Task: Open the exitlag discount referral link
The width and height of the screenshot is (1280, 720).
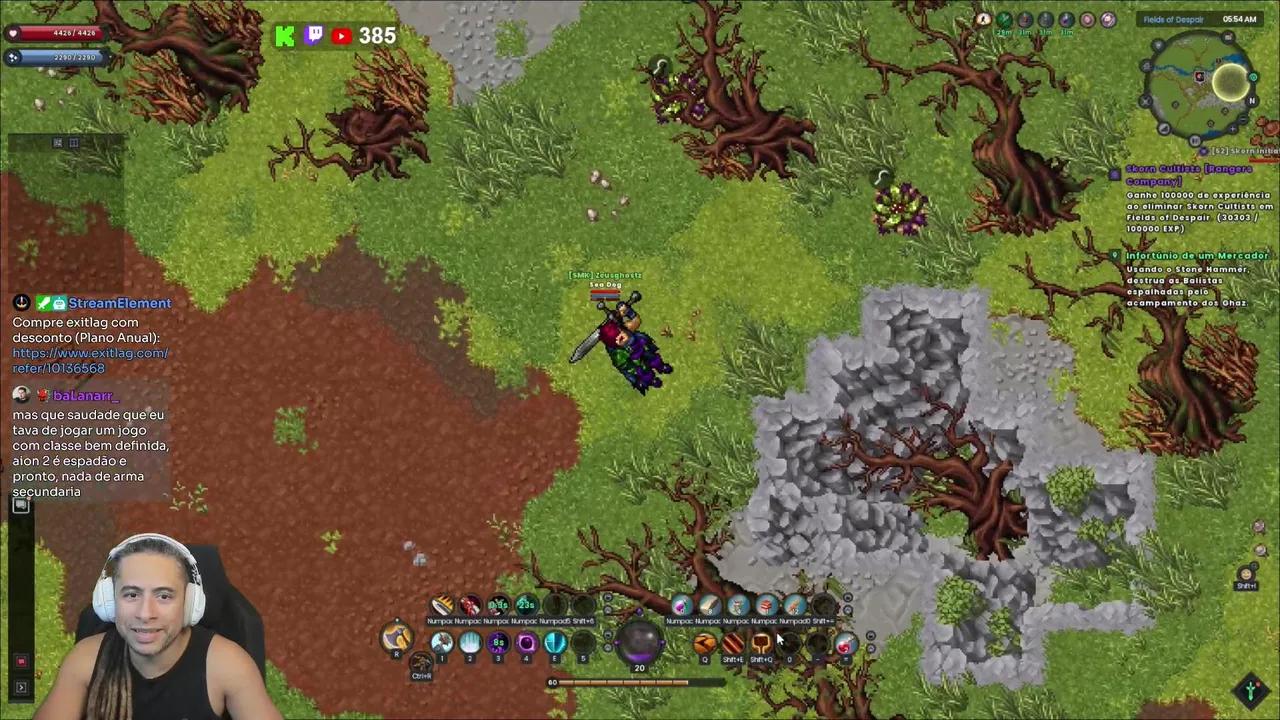Action: 90,353
